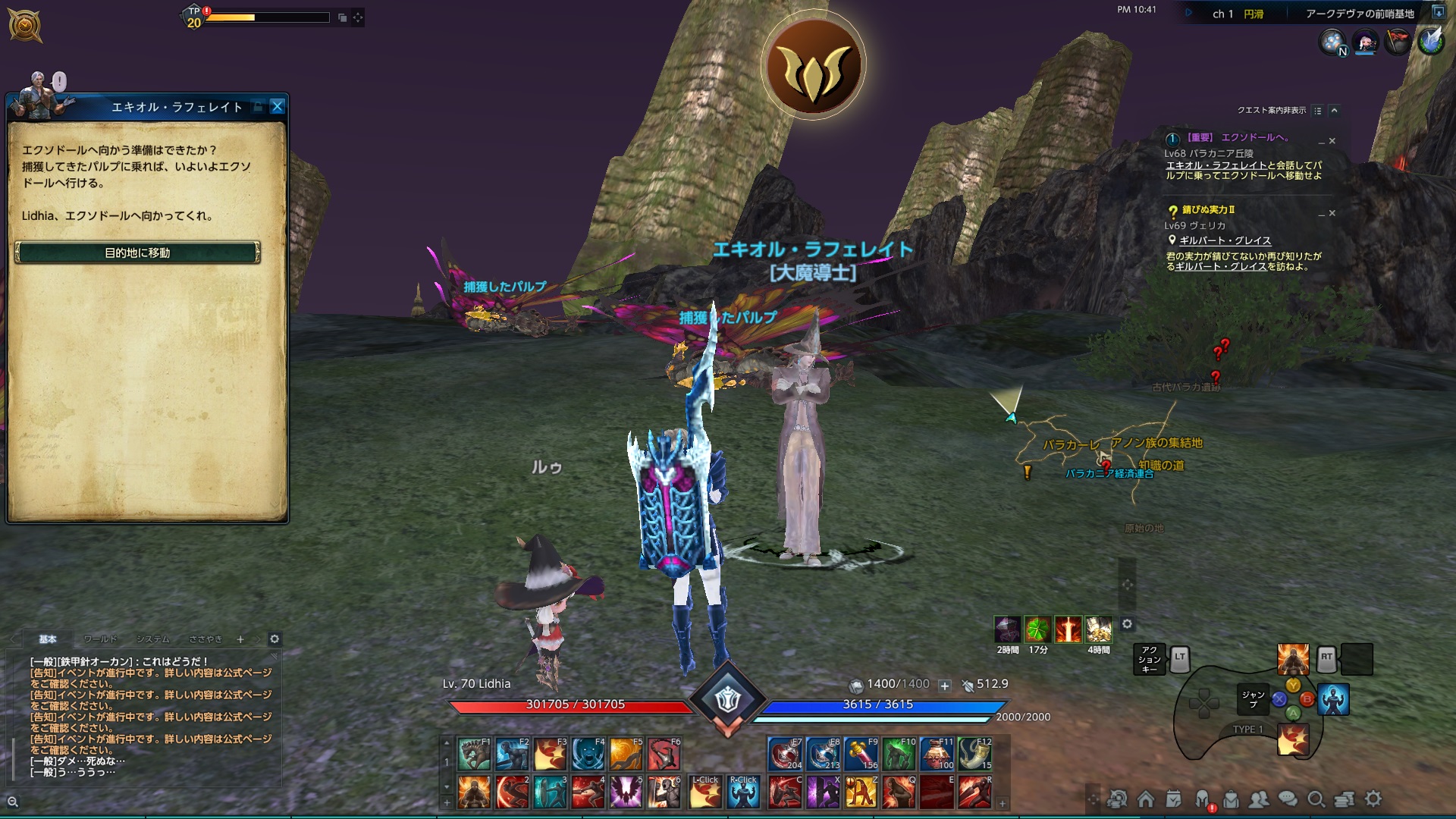The height and width of the screenshot is (819, 1456).
Task: Click the coin stack trade broker icon
Action: [1345, 799]
